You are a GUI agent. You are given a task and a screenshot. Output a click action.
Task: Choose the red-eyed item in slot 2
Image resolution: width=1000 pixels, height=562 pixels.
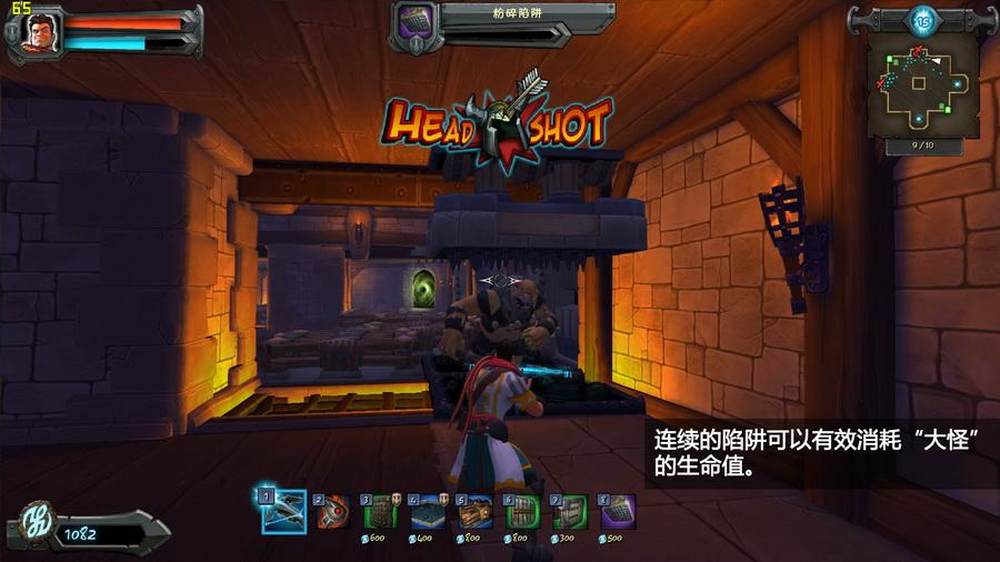[x=334, y=511]
